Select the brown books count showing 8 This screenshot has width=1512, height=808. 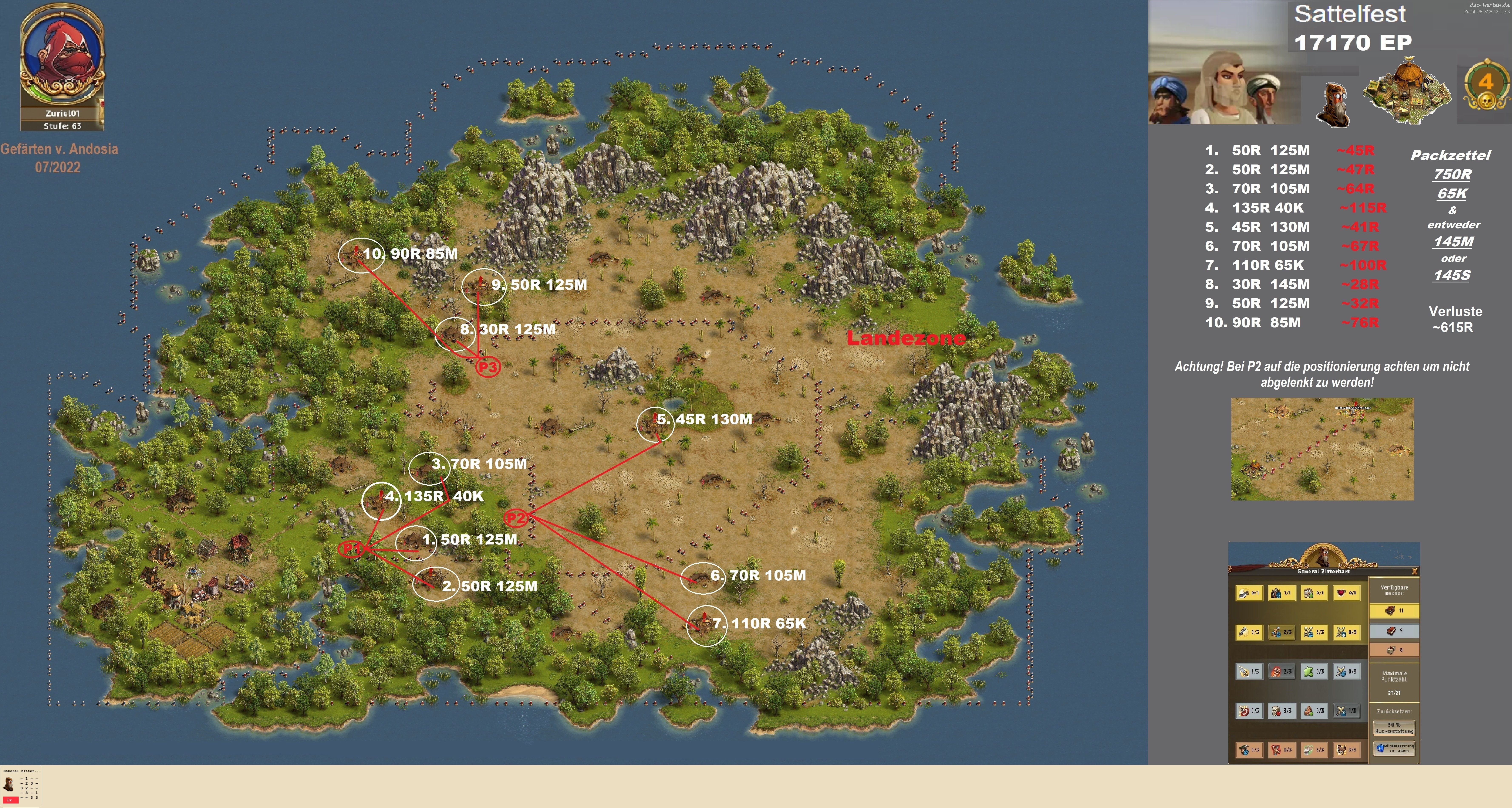1394,650
